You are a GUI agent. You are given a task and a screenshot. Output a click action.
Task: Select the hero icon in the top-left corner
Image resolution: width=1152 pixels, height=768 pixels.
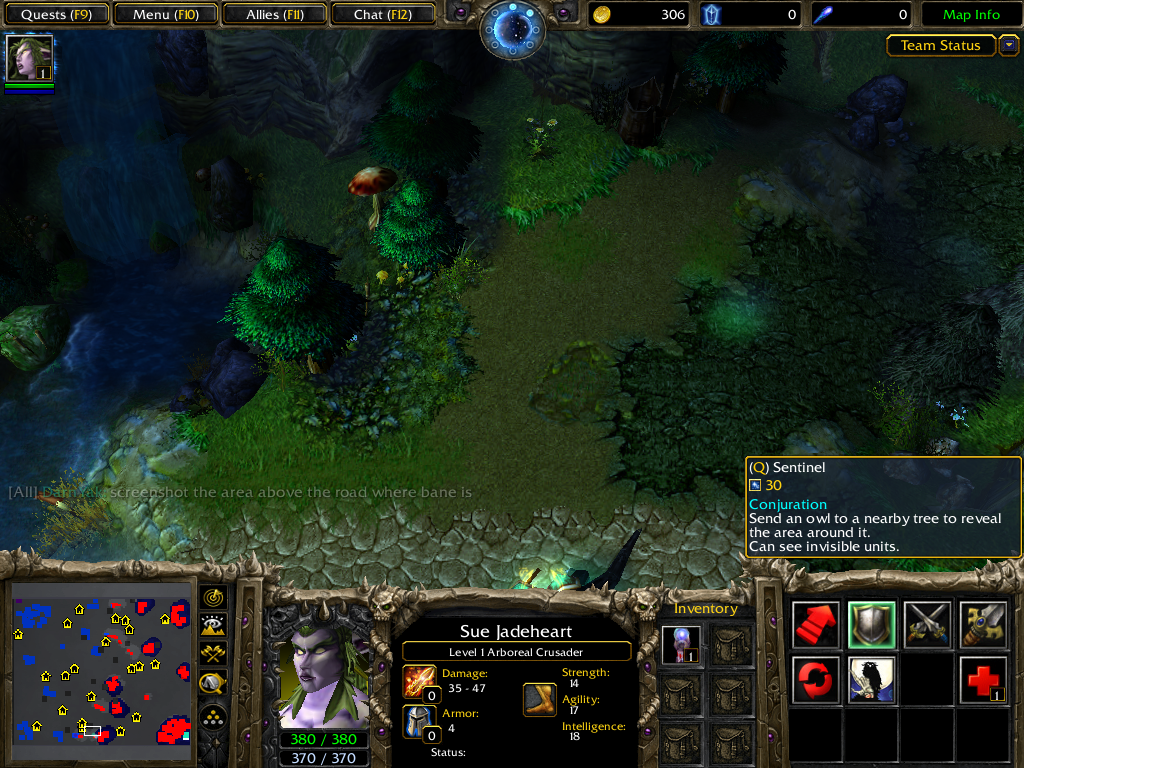pos(29,58)
